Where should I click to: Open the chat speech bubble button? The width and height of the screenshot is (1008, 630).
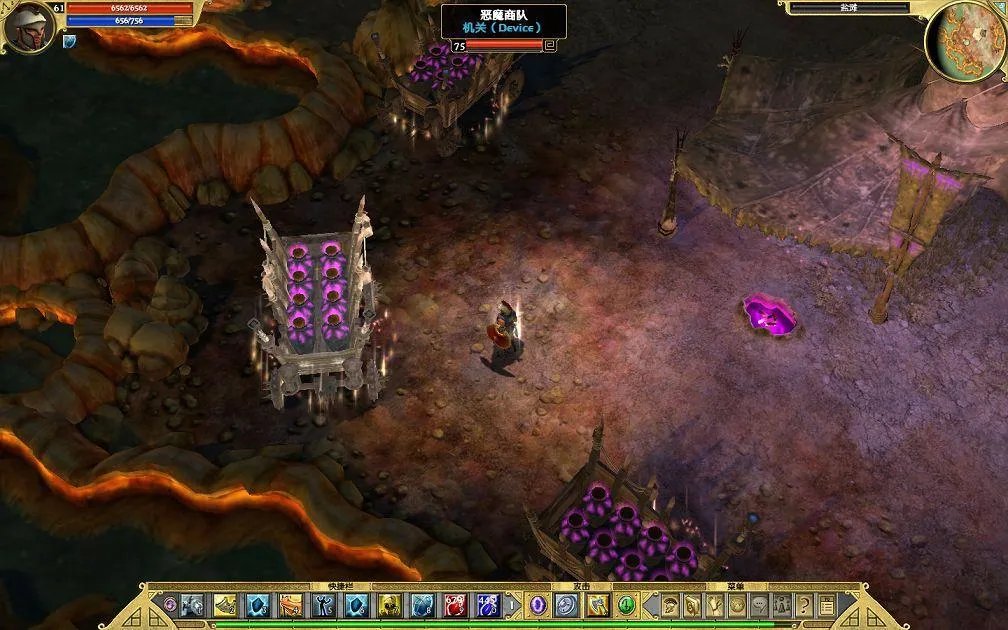pos(760,605)
